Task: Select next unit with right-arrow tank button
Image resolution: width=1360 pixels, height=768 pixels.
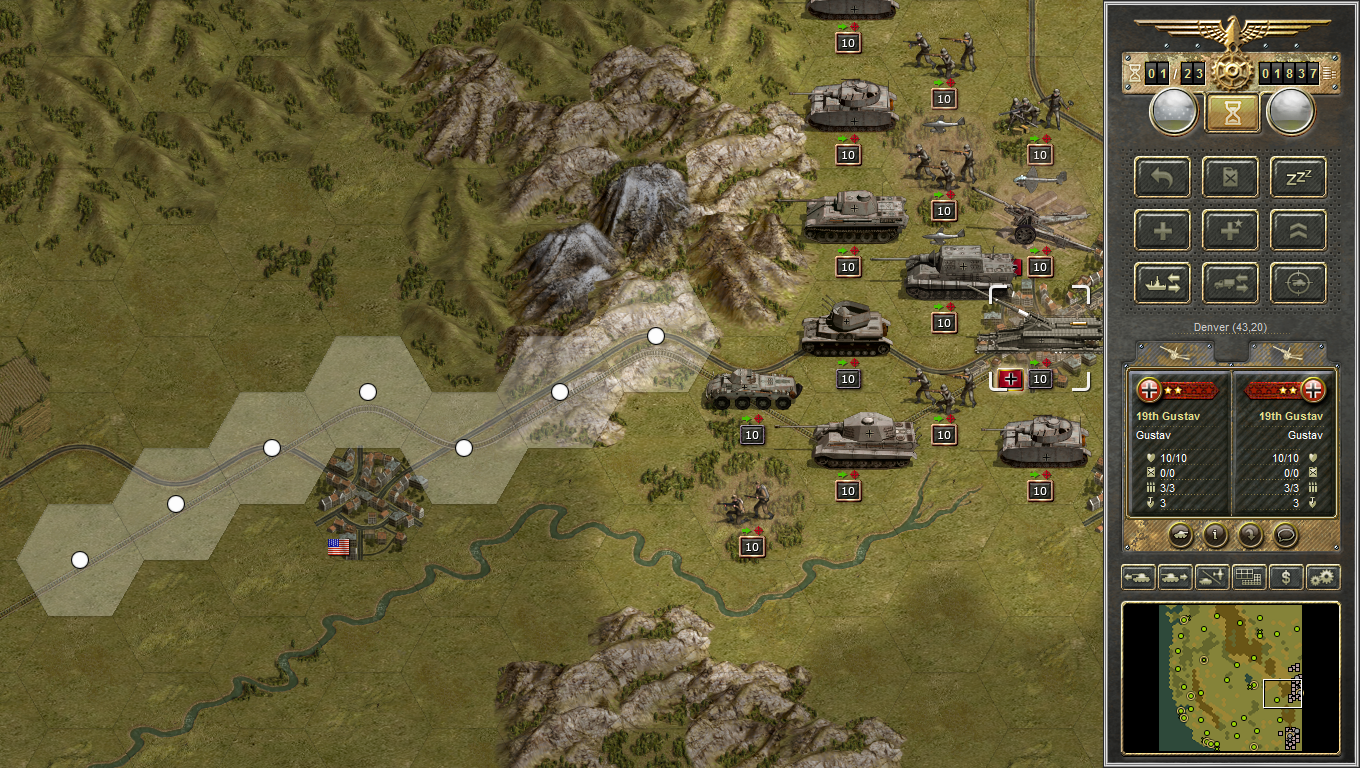Action: [x=1175, y=577]
